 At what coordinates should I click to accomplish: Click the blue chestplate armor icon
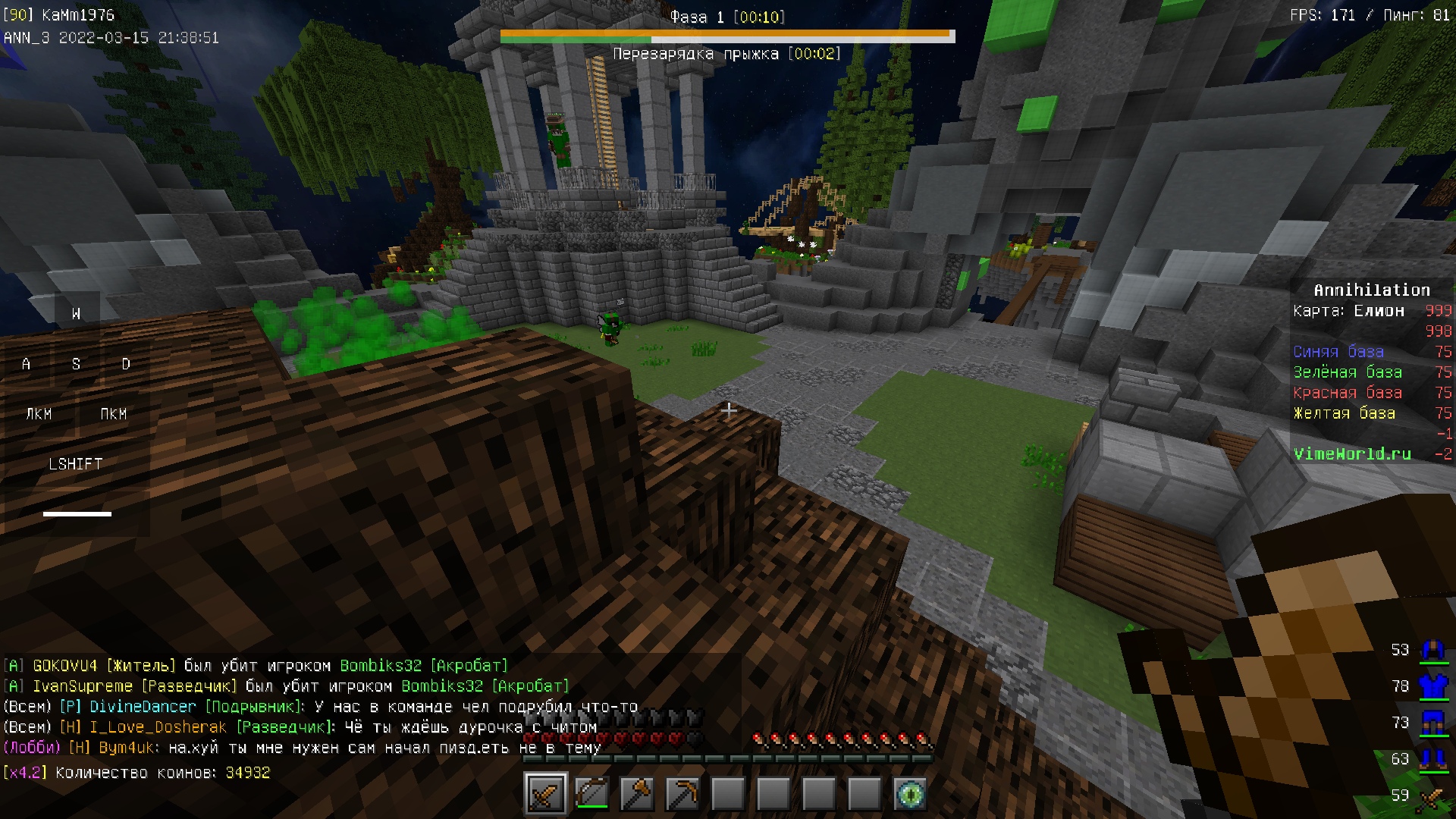click(1432, 686)
